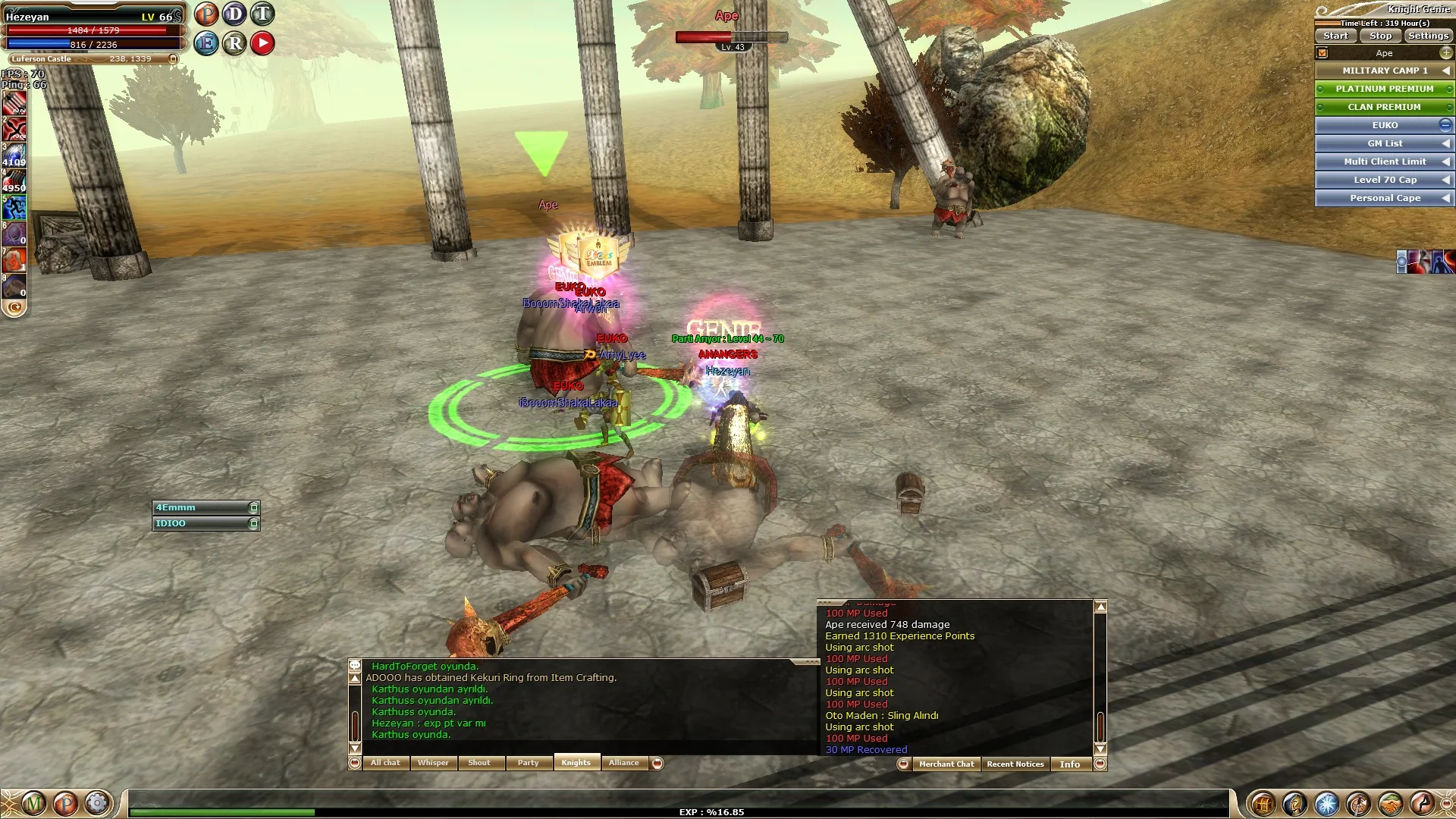Show the Level 70 Cap info
Viewport: 1456px width, 819px height.
coord(1384,180)
